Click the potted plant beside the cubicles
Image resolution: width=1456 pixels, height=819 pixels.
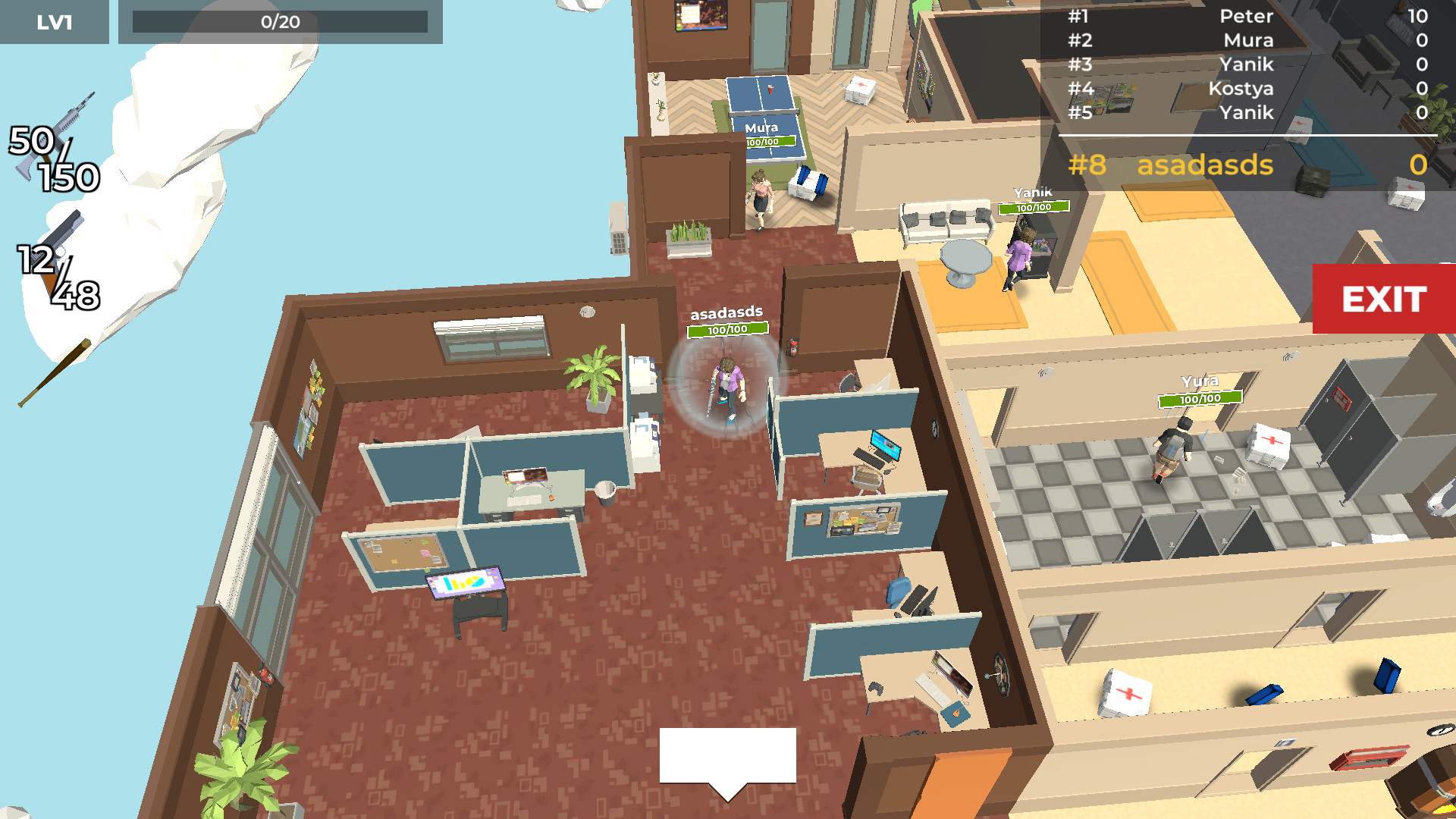coord(592,375)
